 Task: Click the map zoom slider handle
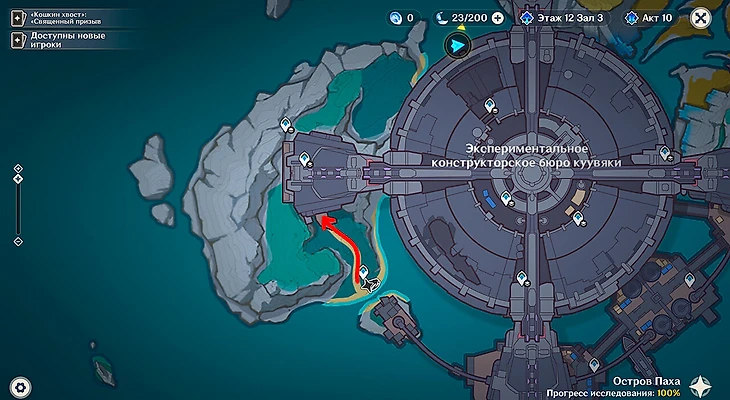coord(17,179)
